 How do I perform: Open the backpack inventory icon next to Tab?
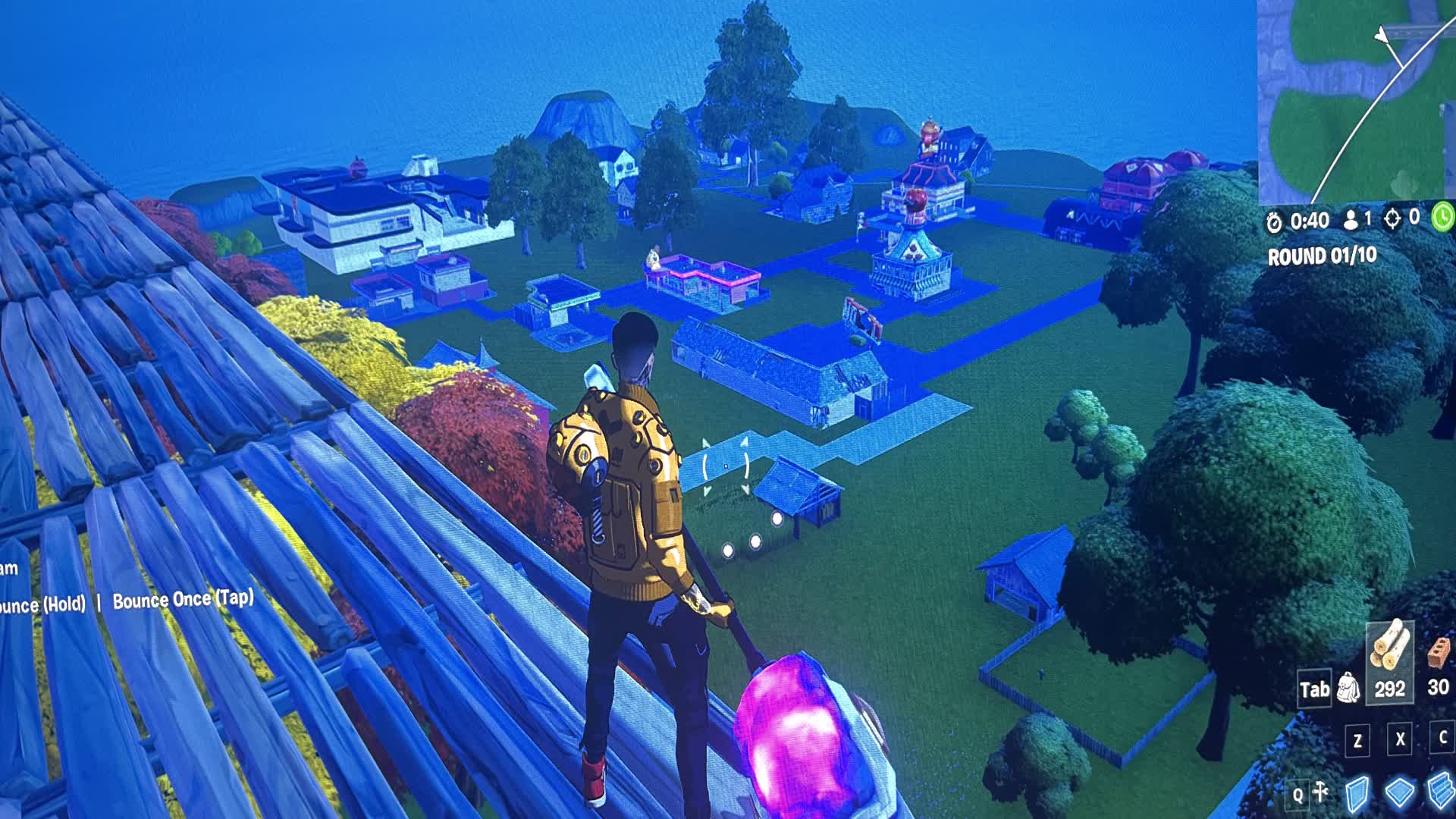click(x=1348, y=689)
